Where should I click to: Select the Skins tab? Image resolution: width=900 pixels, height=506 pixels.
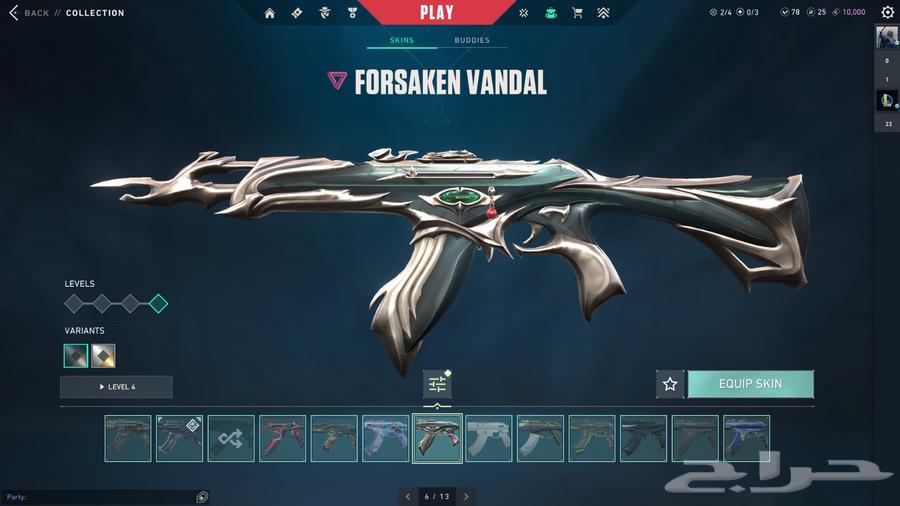point(401,41)
